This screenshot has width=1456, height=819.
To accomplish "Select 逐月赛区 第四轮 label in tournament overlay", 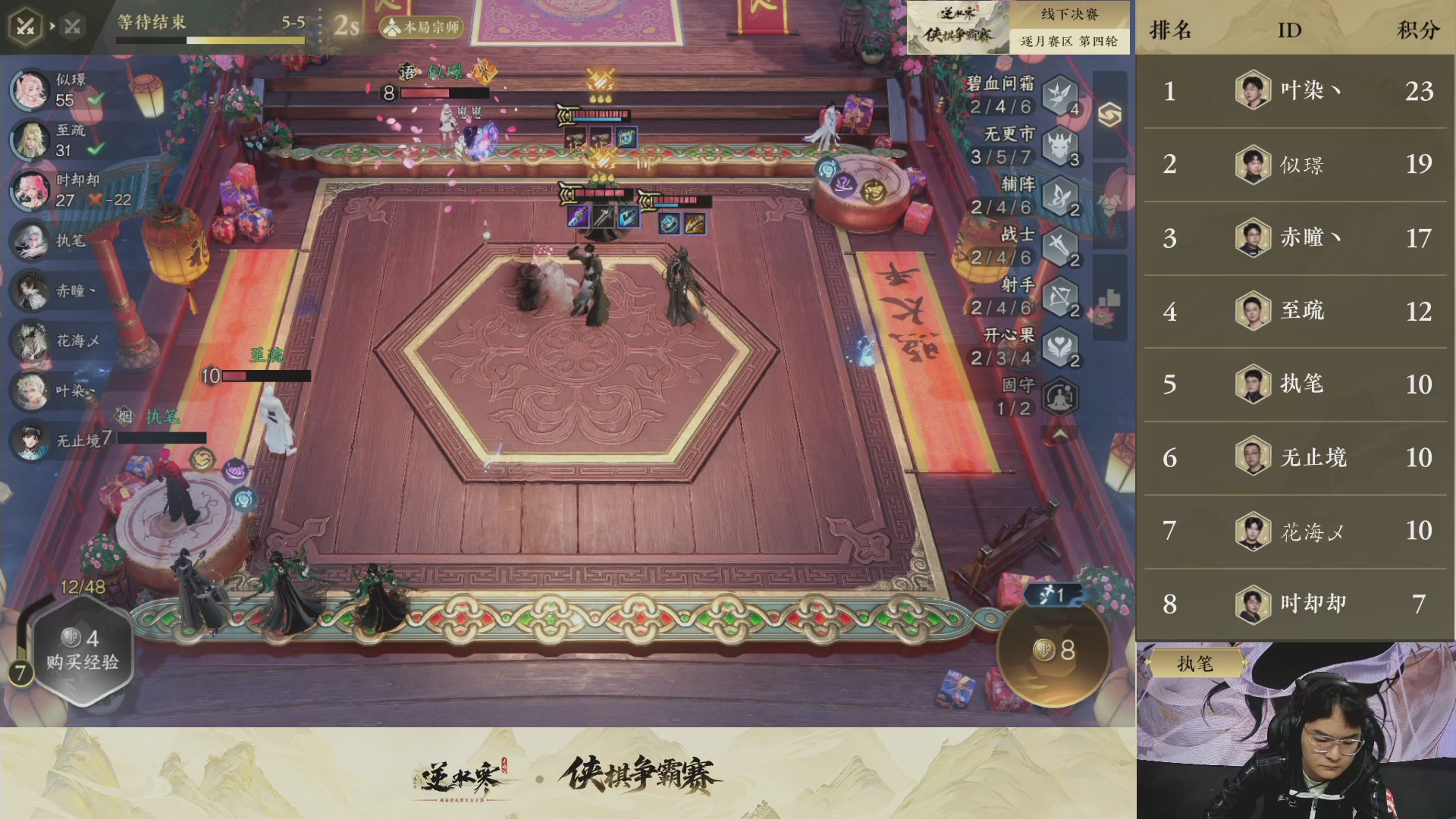I will click(x=1068, y=42).
